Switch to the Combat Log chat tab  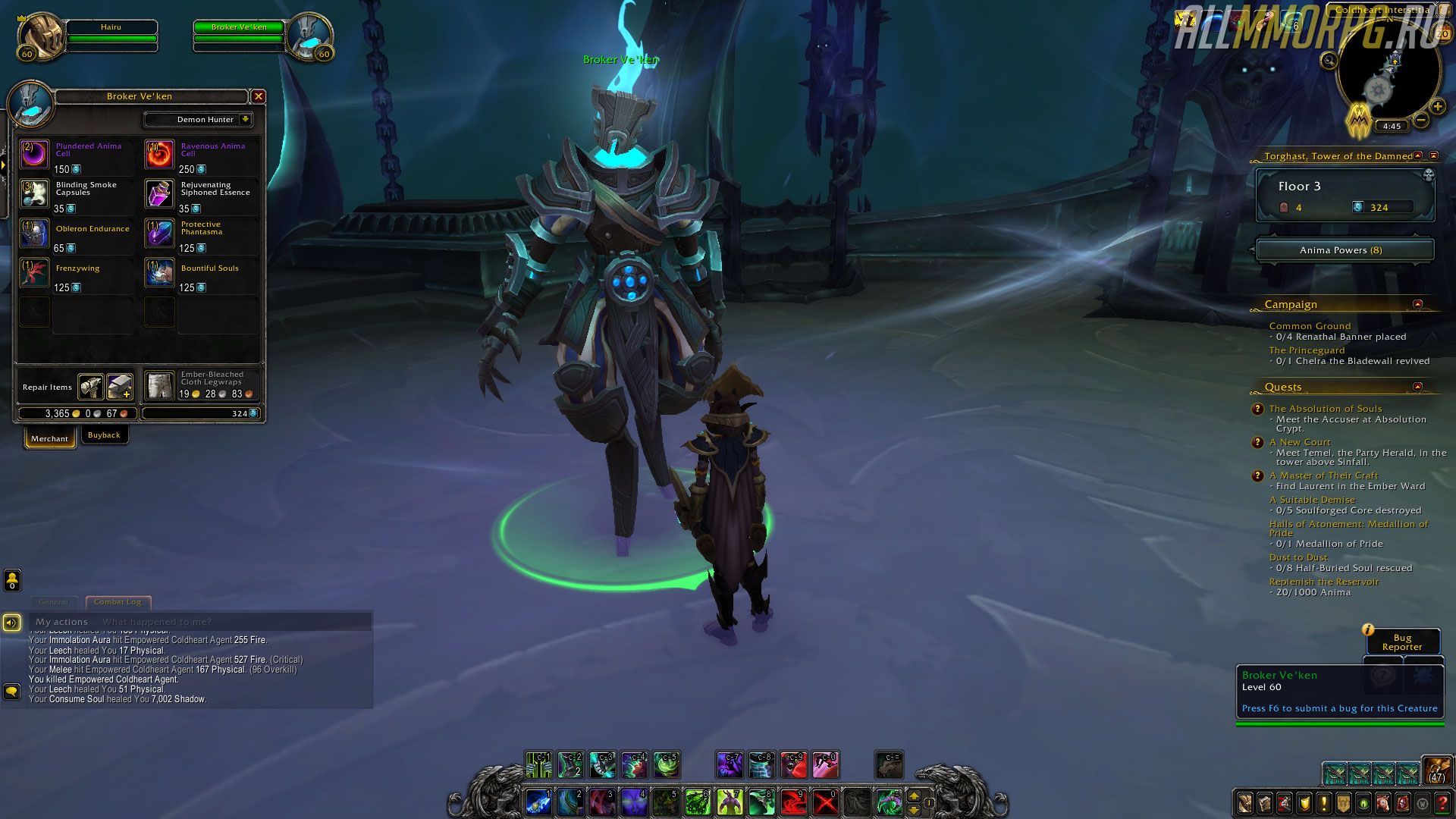tap(118, 602)
